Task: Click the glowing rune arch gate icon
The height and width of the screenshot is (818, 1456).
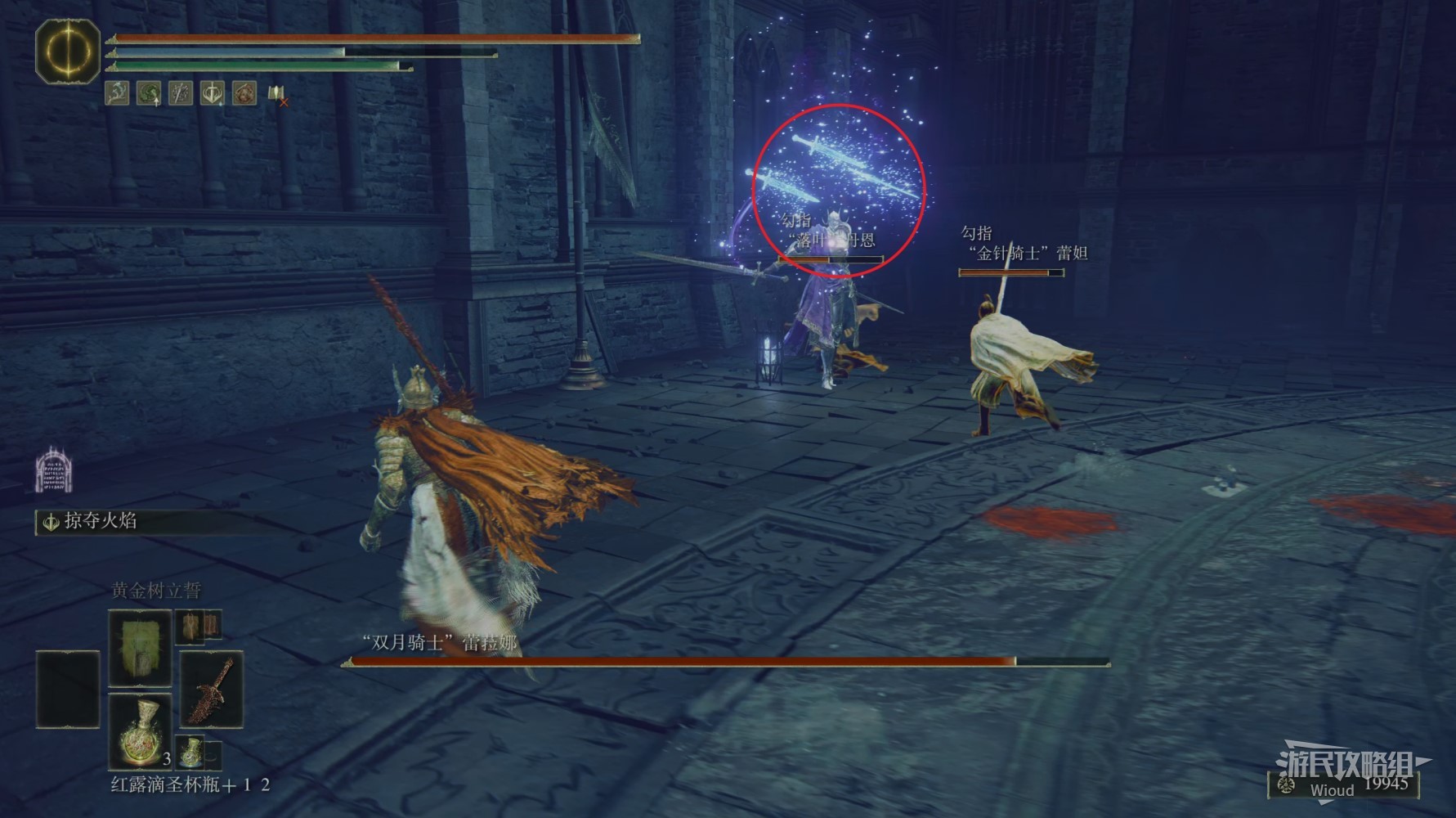Action: pos(51,470)
